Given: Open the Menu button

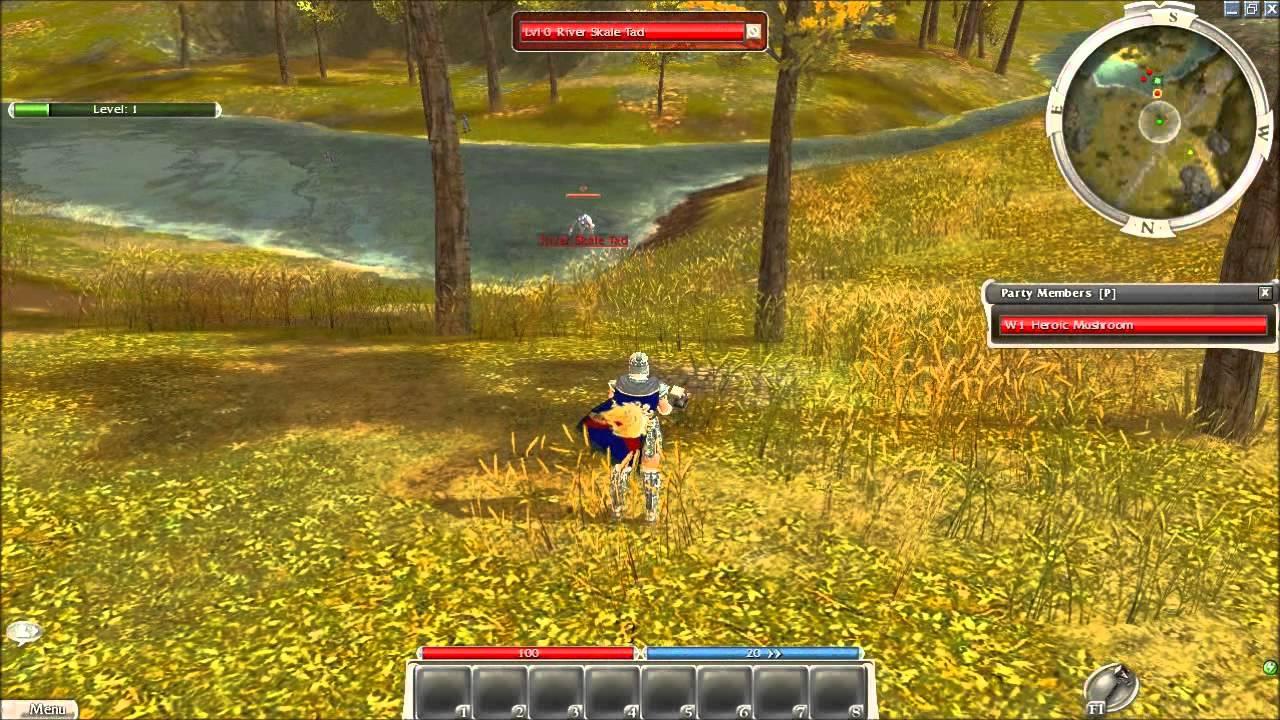Looking at the screenshot, I should pyautogui.click(x=42, y=709).
